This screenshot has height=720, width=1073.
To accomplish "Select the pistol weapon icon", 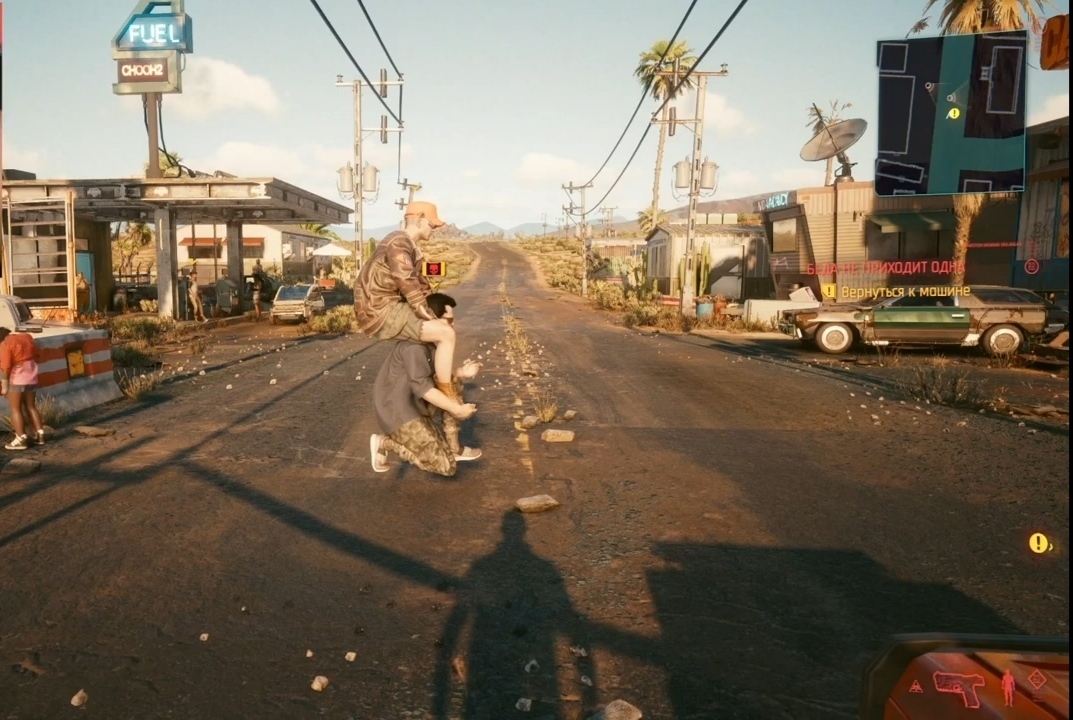I will 958,687.
